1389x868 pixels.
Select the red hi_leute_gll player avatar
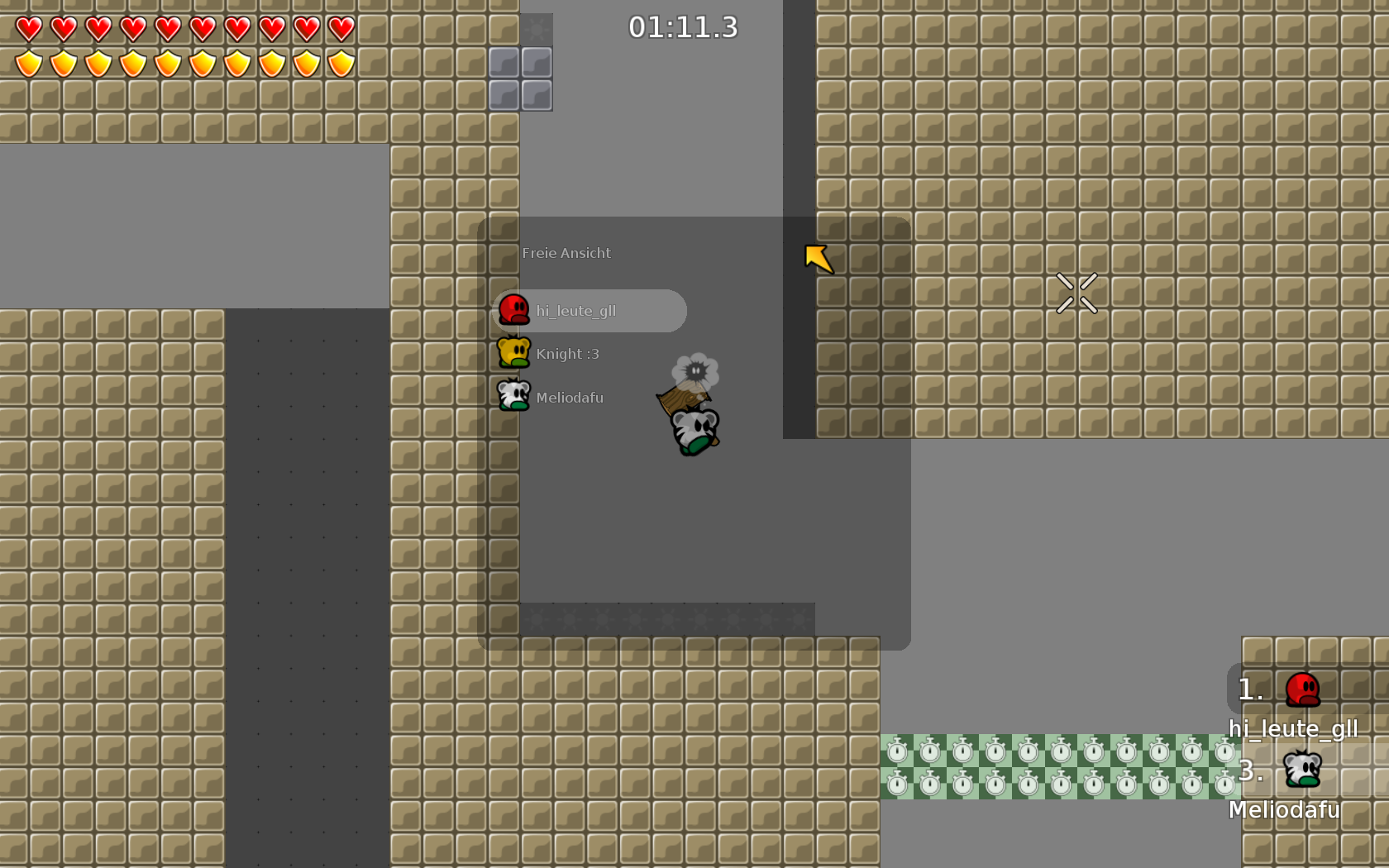click(513, 310)
